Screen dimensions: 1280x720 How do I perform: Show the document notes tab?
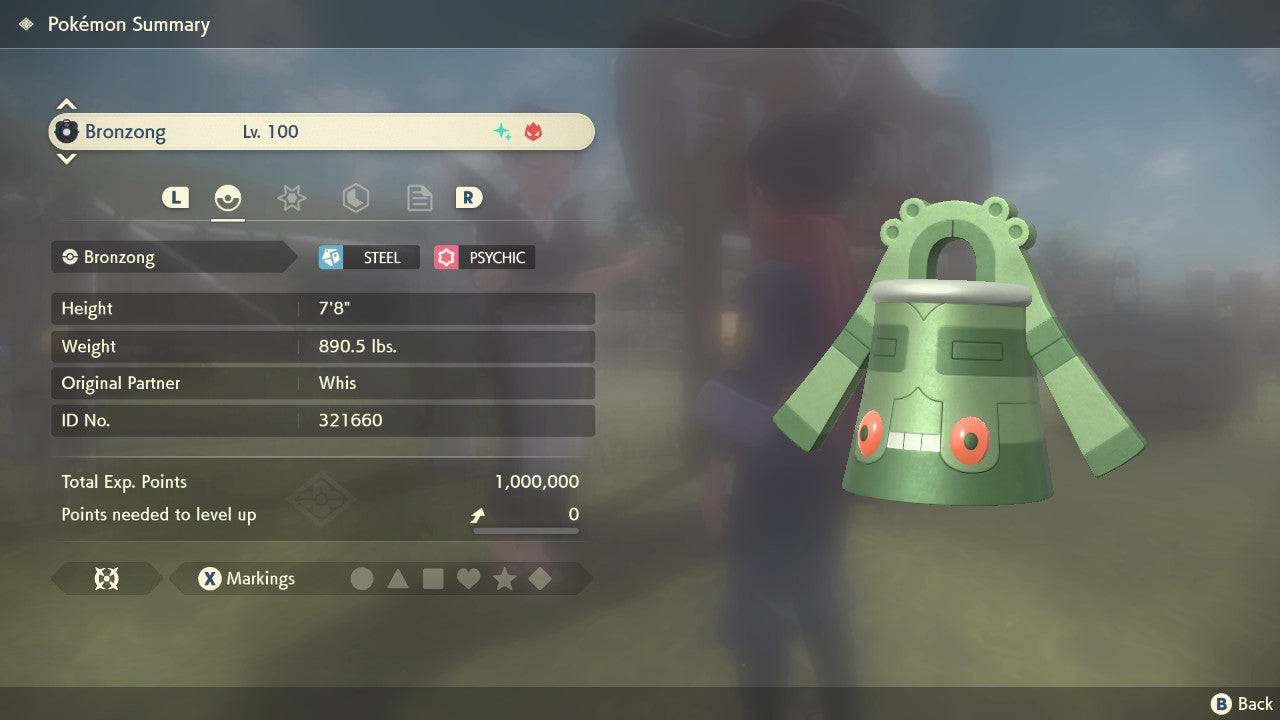(419, 198)
